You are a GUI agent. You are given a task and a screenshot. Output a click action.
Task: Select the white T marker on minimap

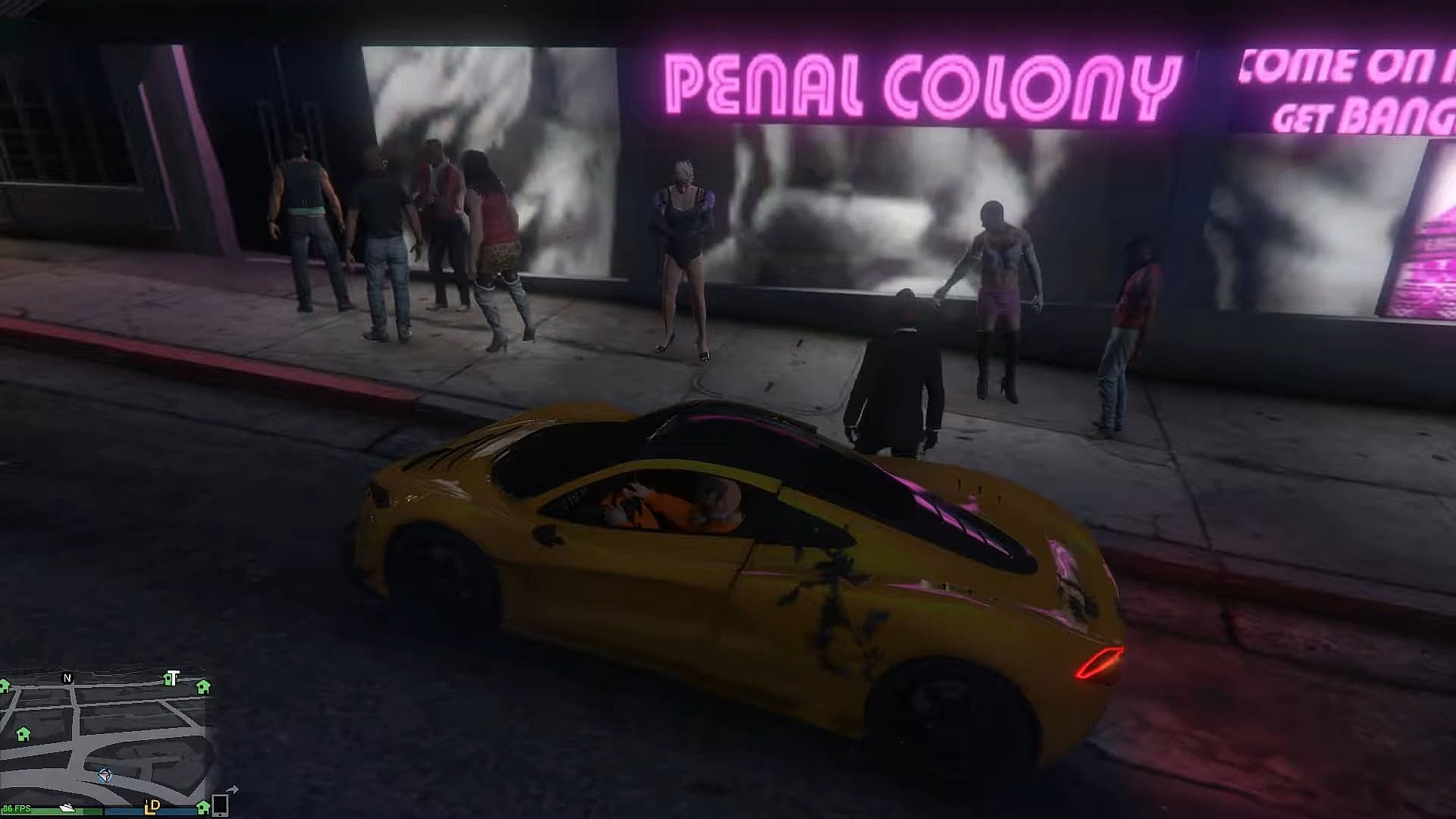point(172,678)
